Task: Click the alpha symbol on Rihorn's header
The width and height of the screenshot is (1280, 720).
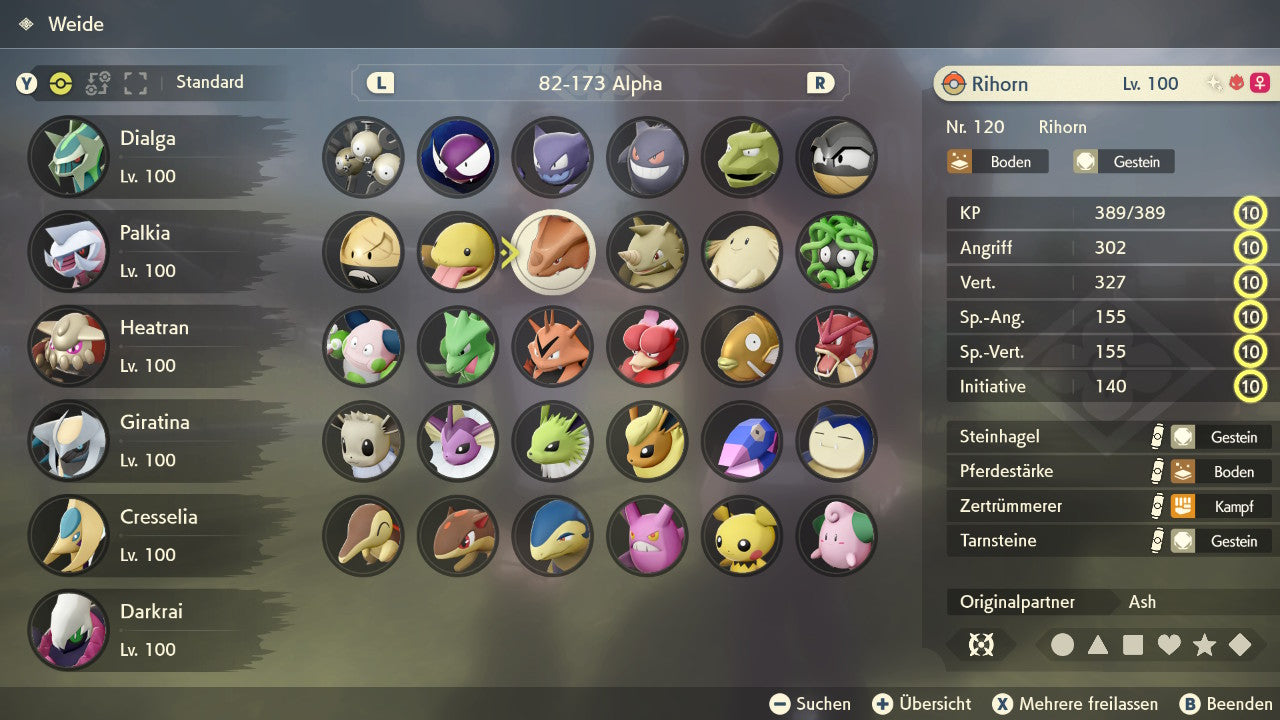Action: (1236, 83)
